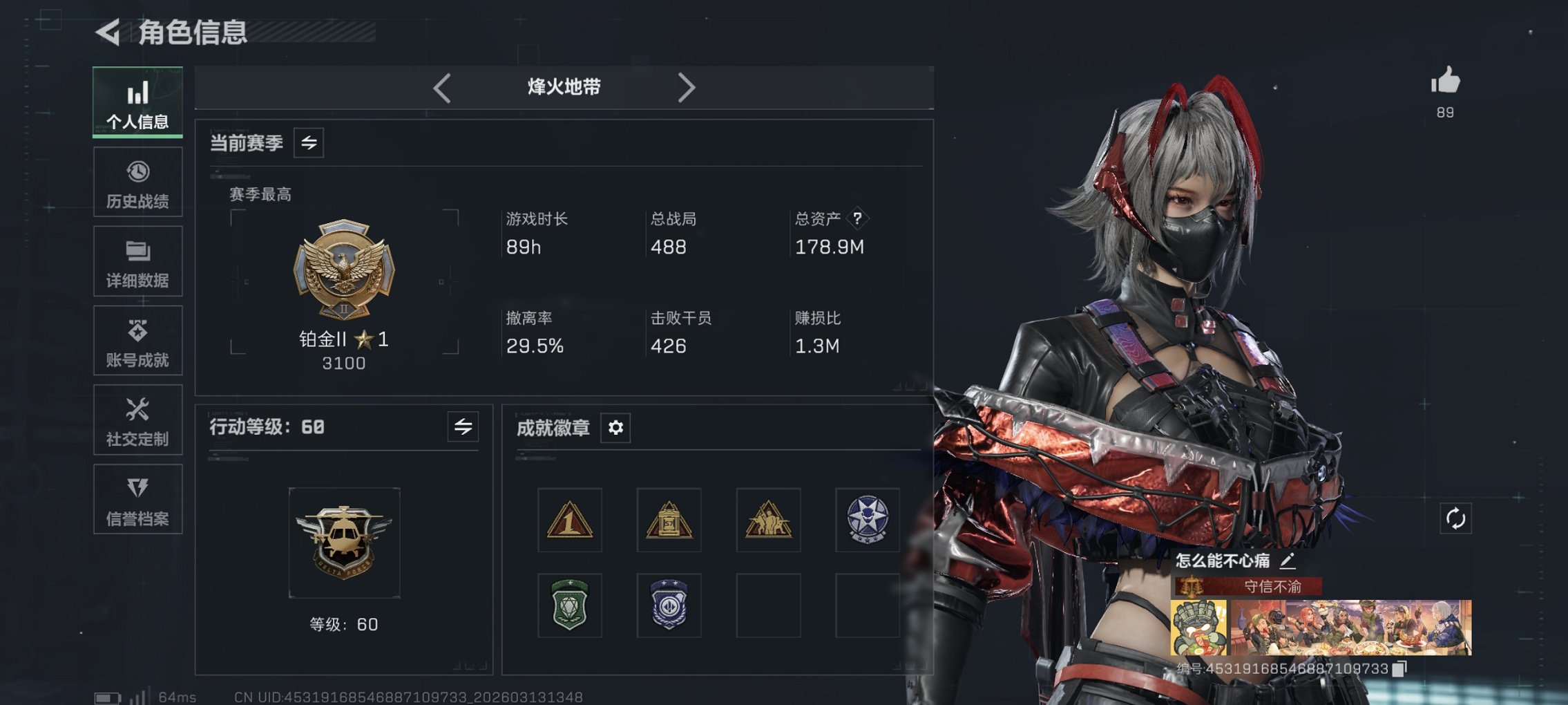Viewport: 1568px width, 705px height.
Task: Open the 成就徽章 settings gear
Action: click(x=615, y=428)
